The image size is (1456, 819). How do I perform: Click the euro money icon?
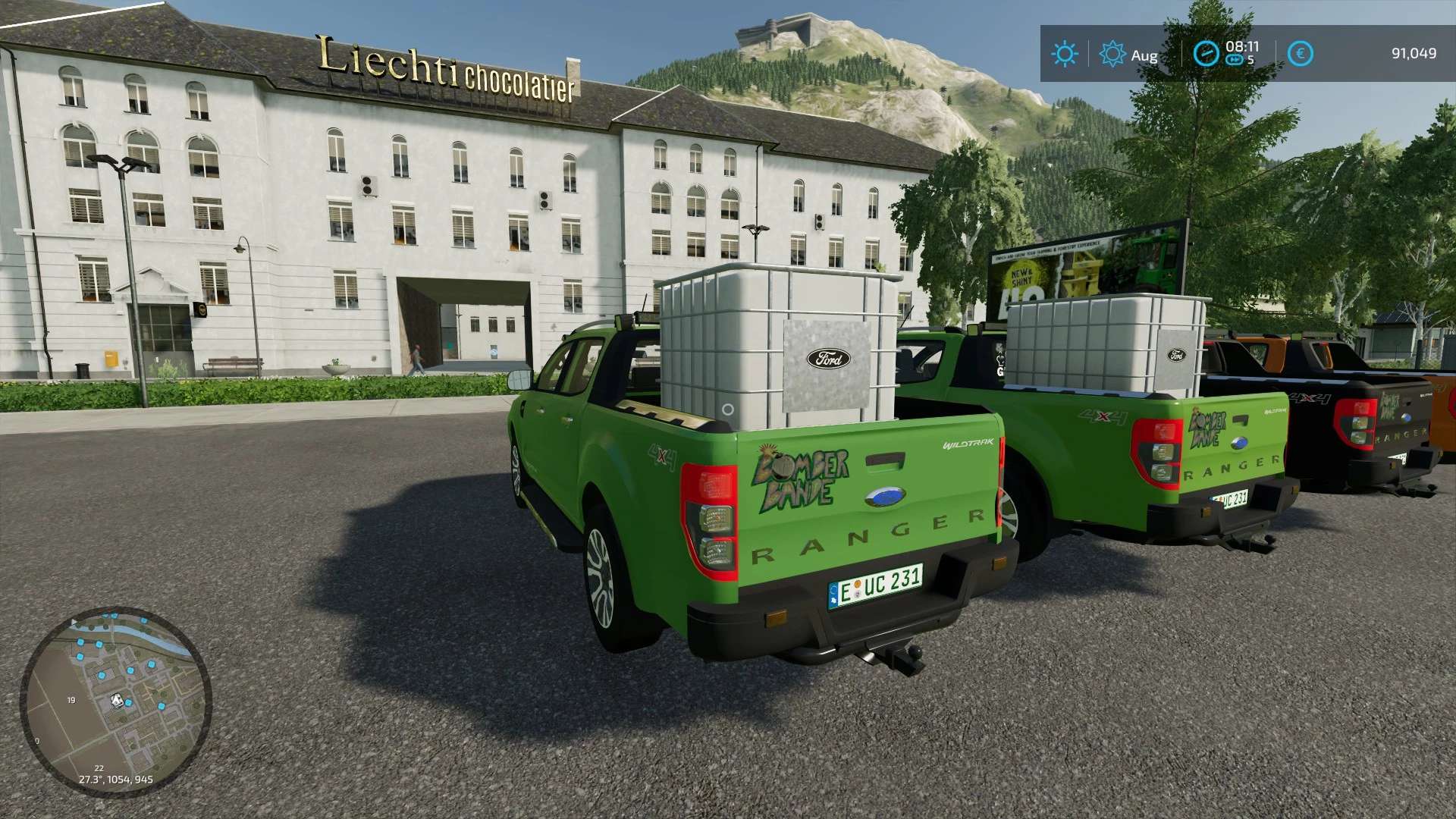tap(1301, 53)
